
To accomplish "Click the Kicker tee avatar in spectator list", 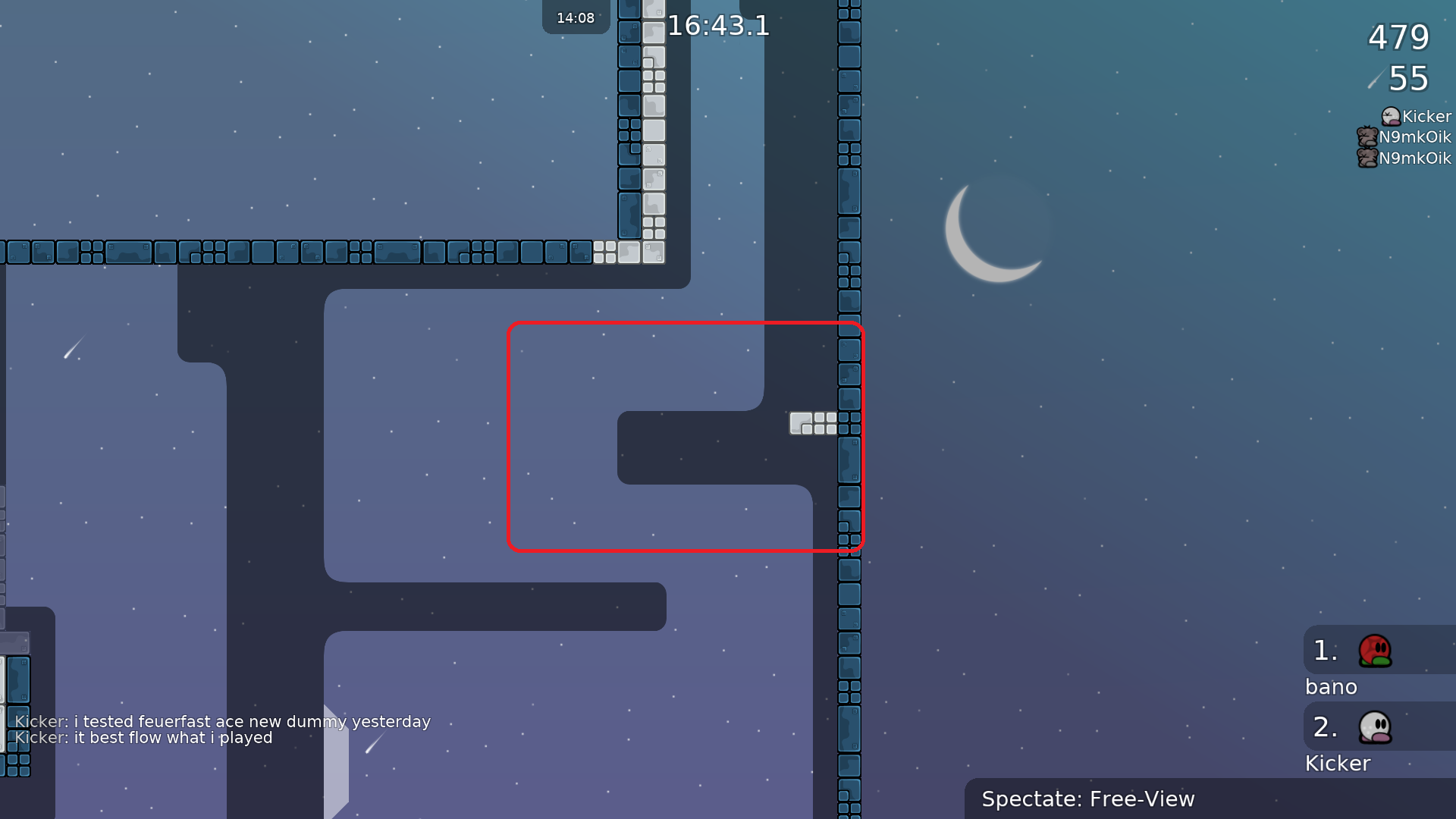I will point(1390,116).
